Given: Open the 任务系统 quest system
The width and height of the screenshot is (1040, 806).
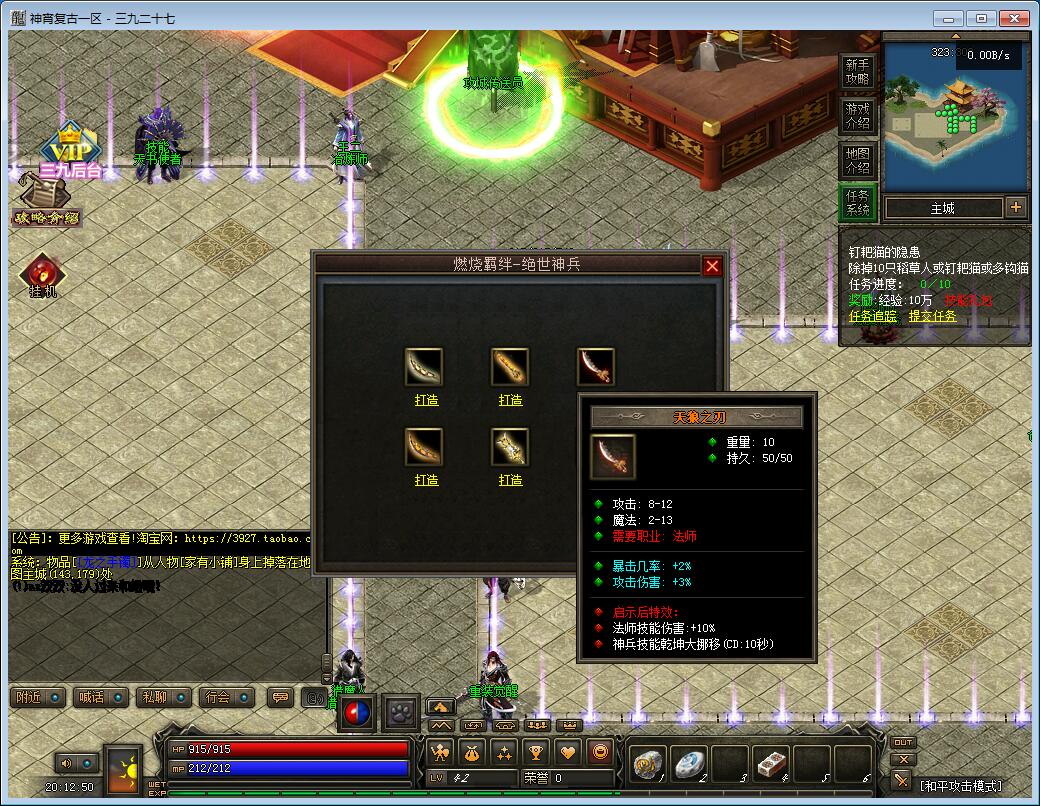Looking at the screenshot, I should (x=858, y=203).
